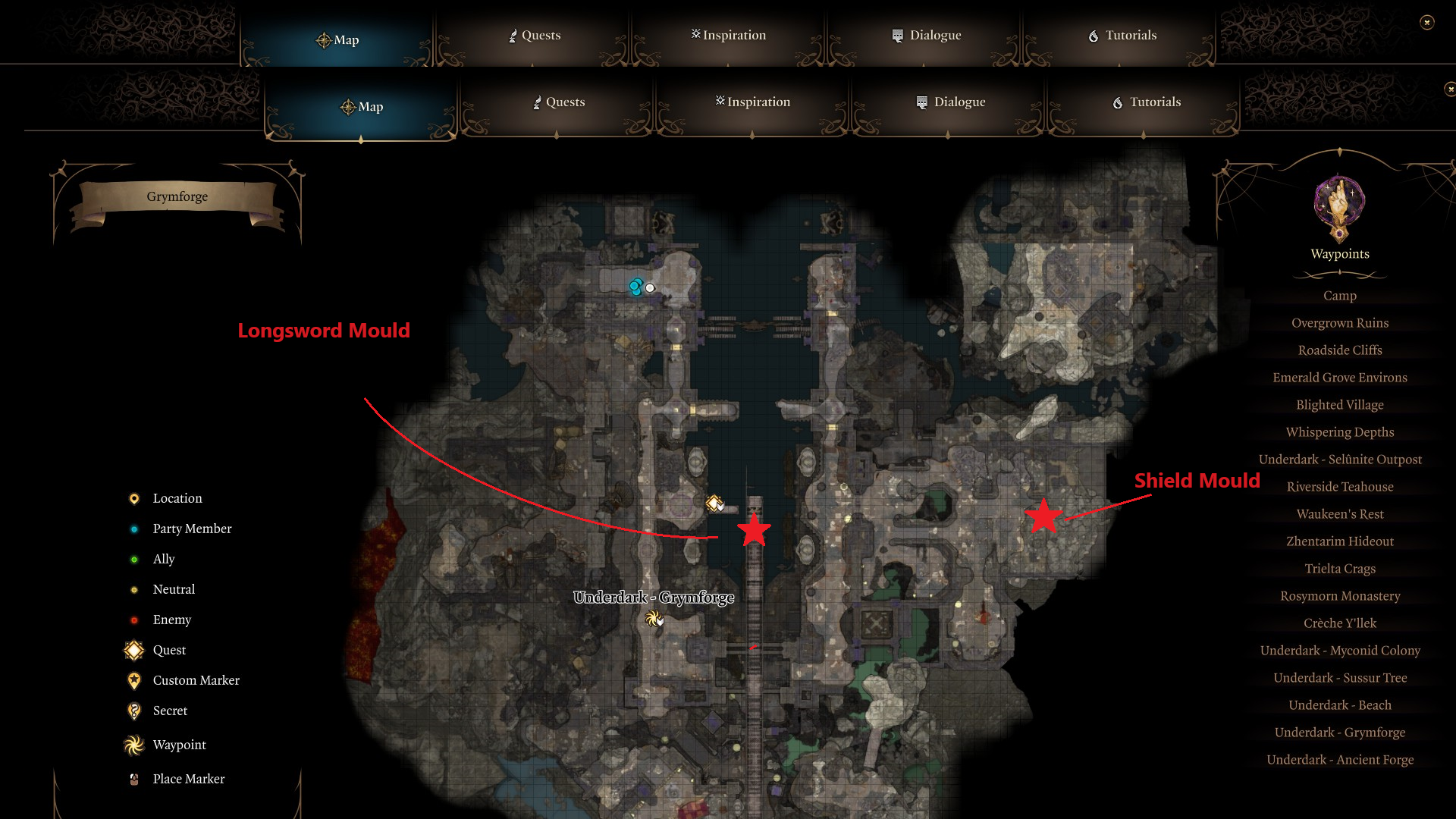This screenshot has height=819, width=1456.
Task: Toggle the Neutral marker visibility in the legend
Action: tap(134, 589)
